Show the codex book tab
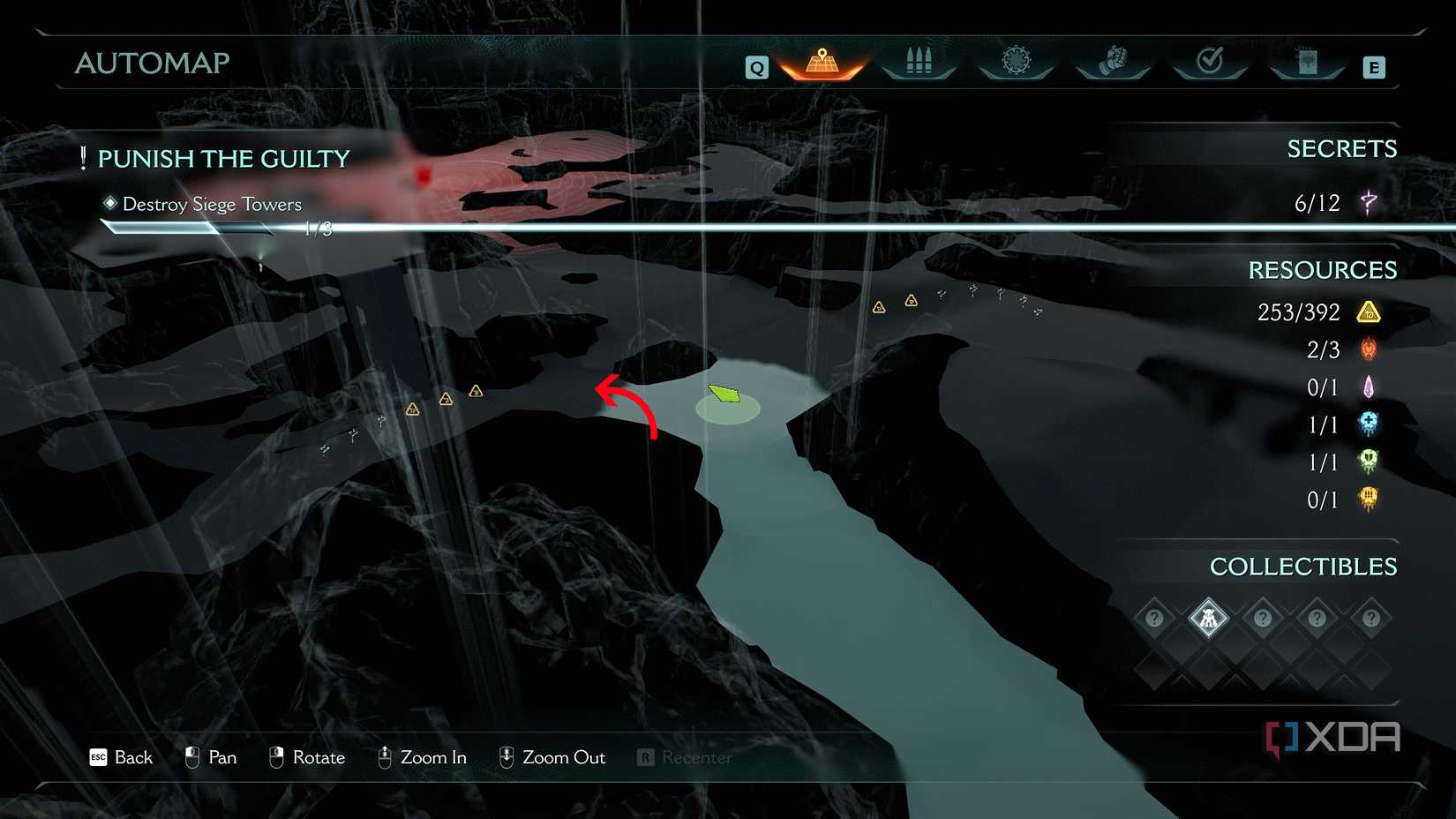The width and height of the screenshot is (1456, 819). (1307, 62)
